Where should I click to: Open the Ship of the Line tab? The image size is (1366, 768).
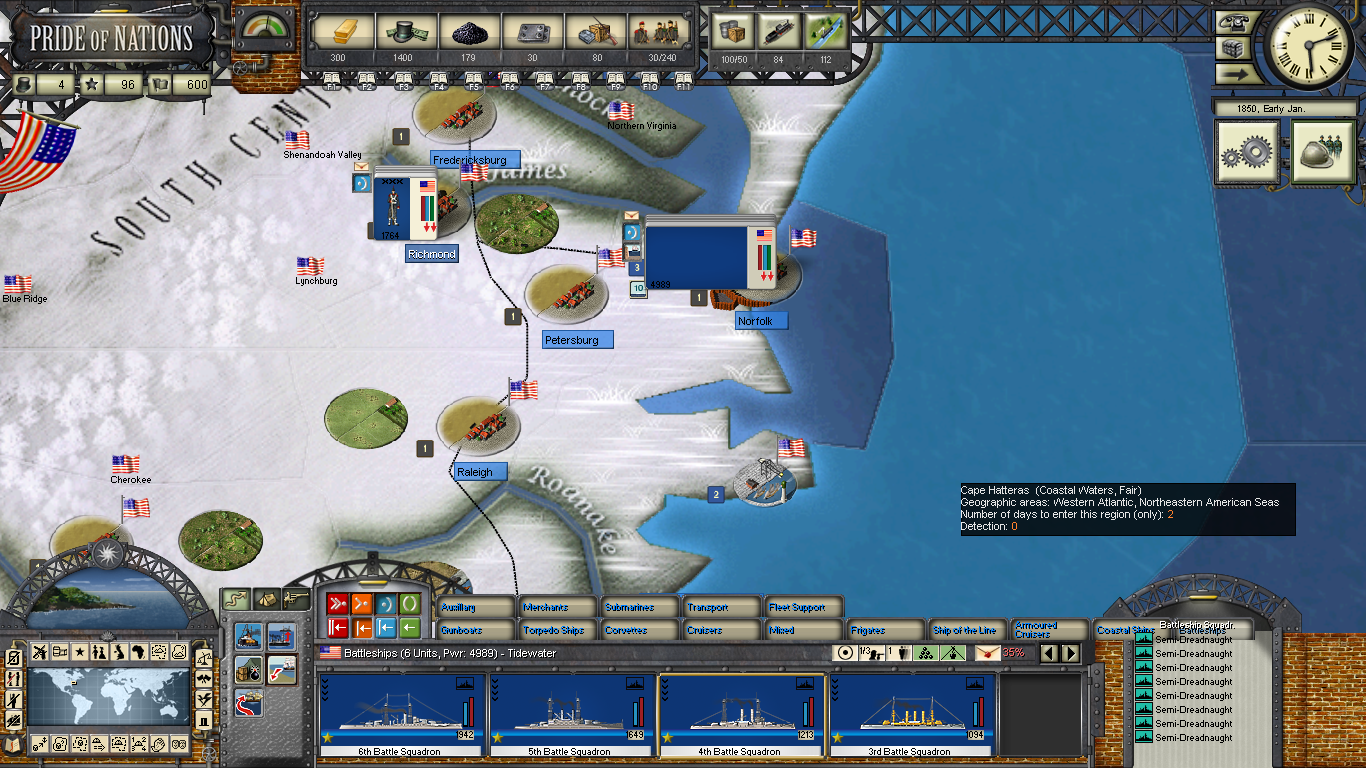[967, 631]
